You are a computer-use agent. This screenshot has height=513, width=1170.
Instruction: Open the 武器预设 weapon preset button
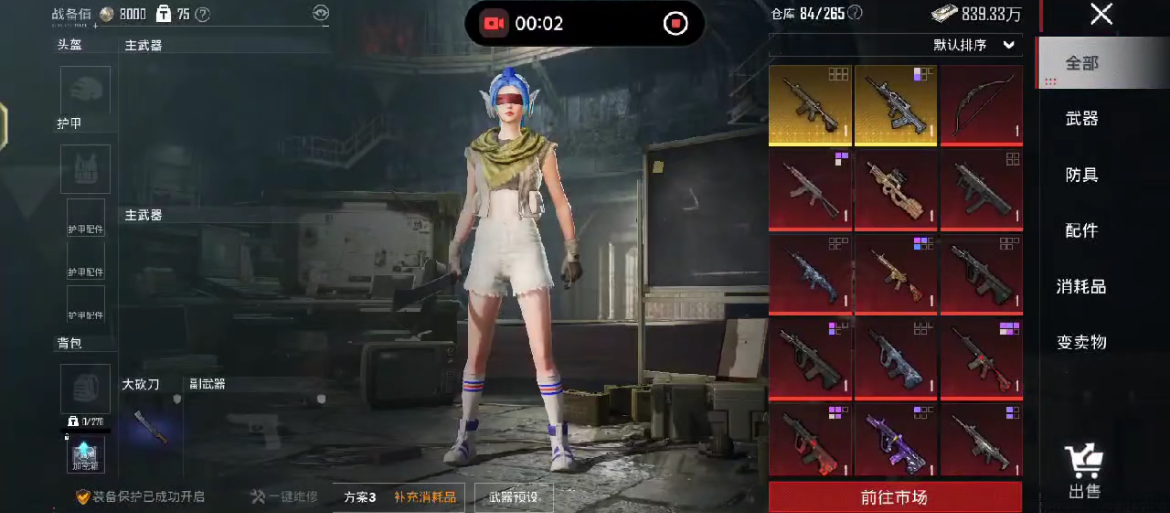[513, 497]
